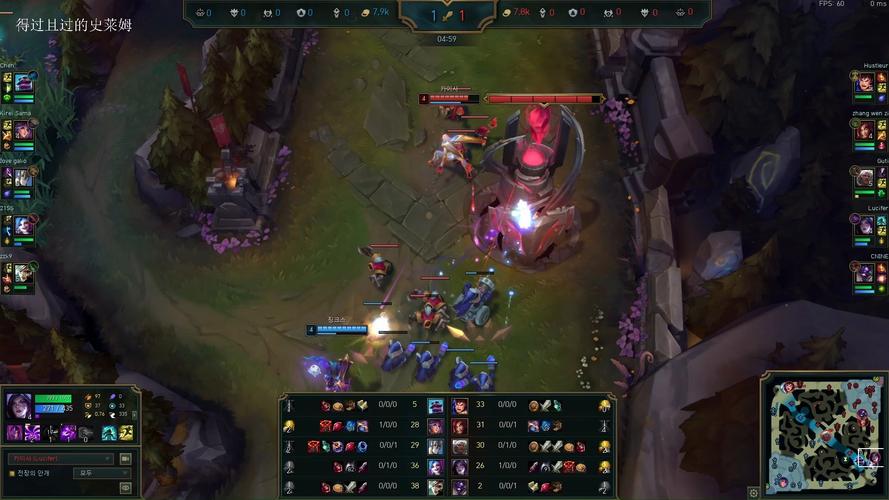Click the eye icon visibility button

click(126, 487)
